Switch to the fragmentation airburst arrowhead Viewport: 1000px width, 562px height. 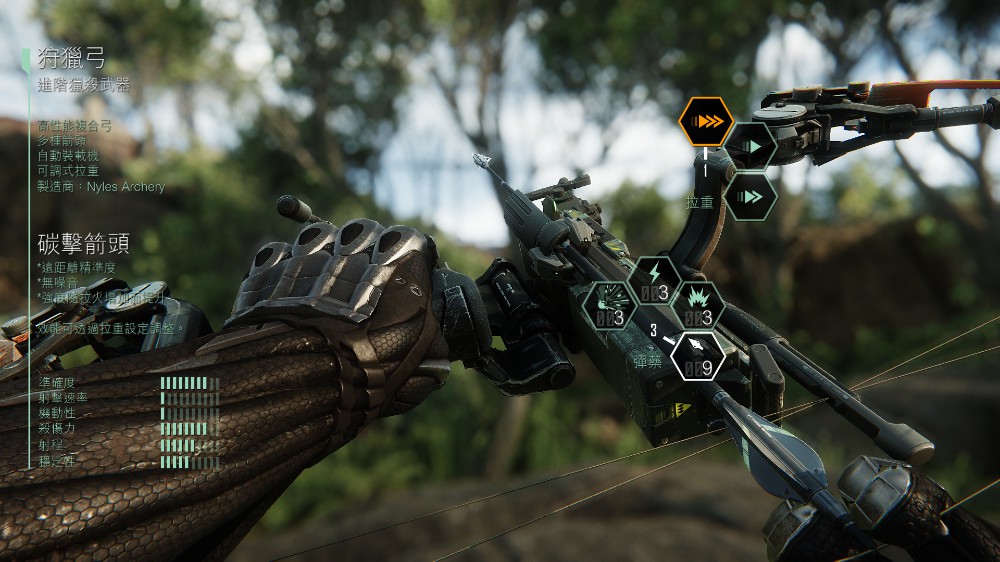(609, 306)
